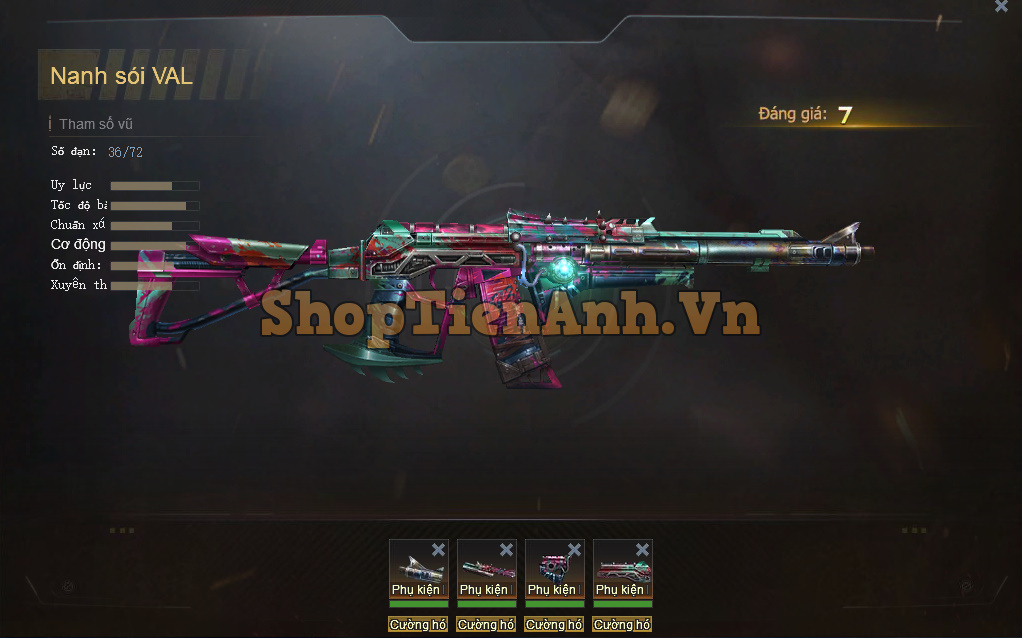Select the muzzle accessory slot
Image resolution: width=1022 pixels, height=638 pixels.
[413, 568]
